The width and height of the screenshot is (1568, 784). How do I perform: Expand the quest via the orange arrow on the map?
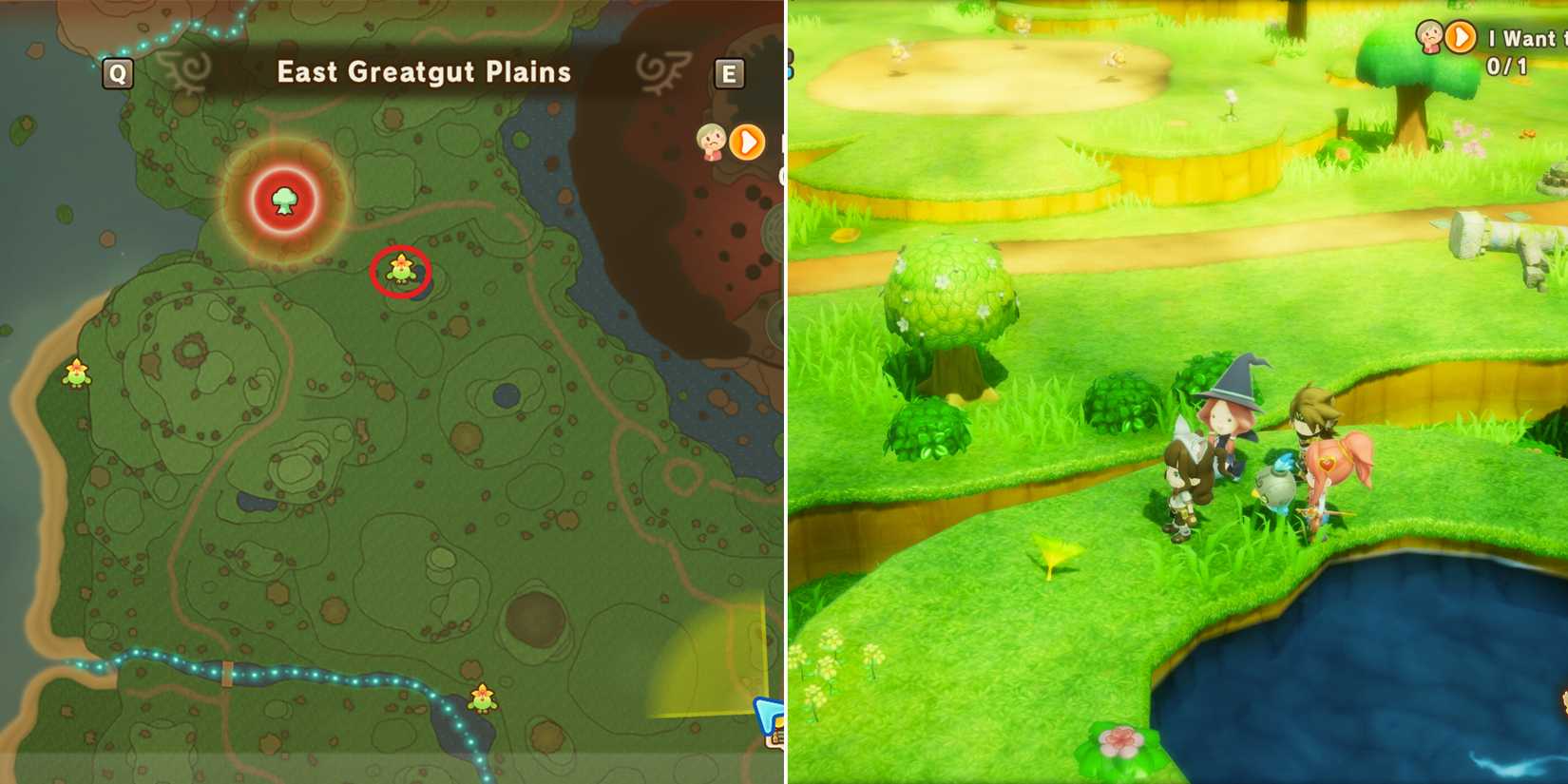pos(747,143)
